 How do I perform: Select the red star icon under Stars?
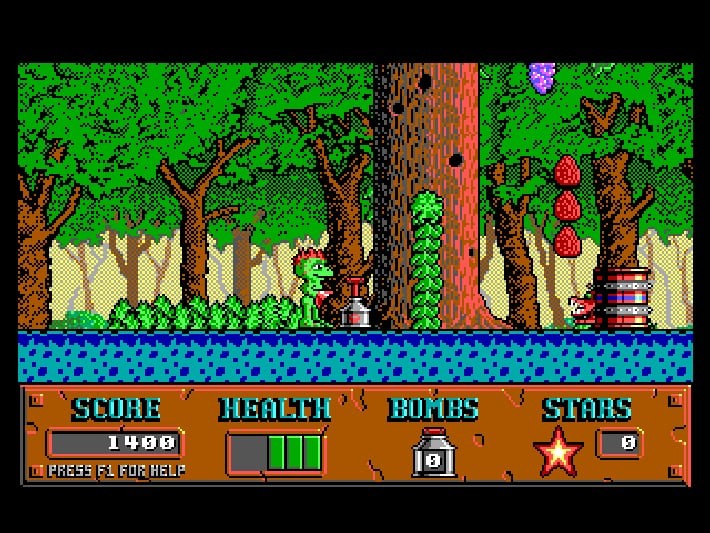tap(558, 451)
